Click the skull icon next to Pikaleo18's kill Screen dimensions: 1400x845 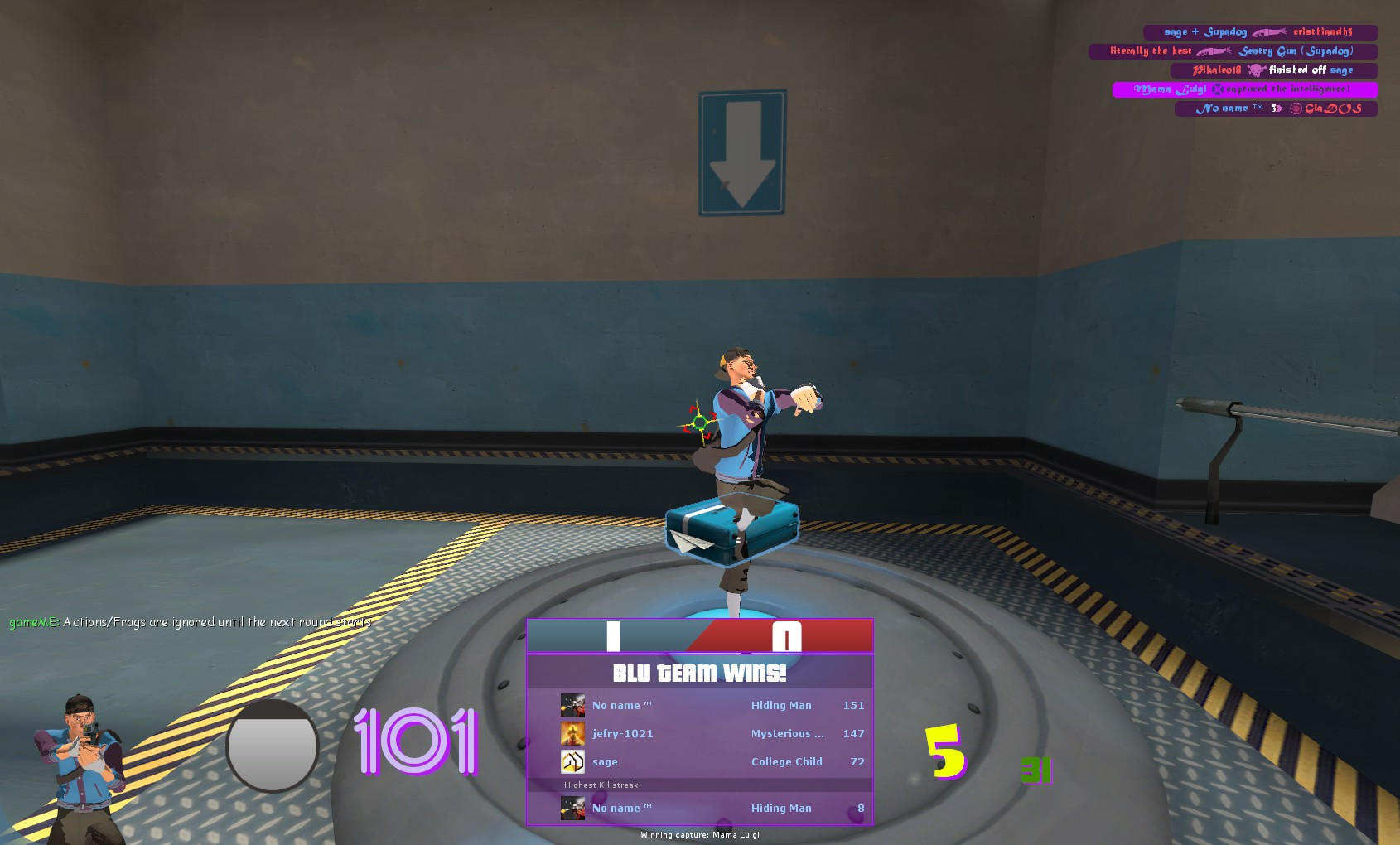pos(1258,70)
